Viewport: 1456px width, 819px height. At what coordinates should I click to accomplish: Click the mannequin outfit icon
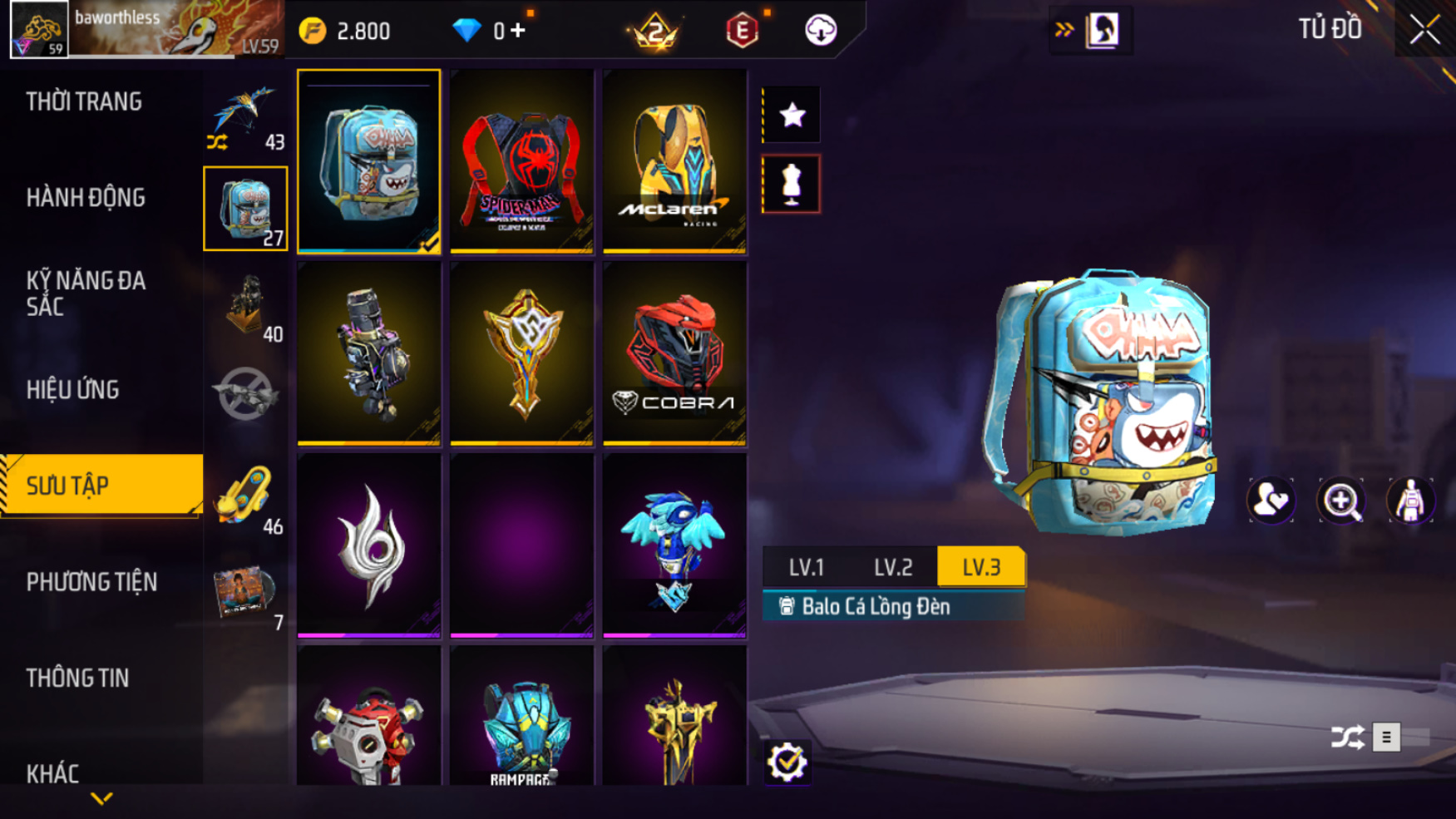click(792, 184)
